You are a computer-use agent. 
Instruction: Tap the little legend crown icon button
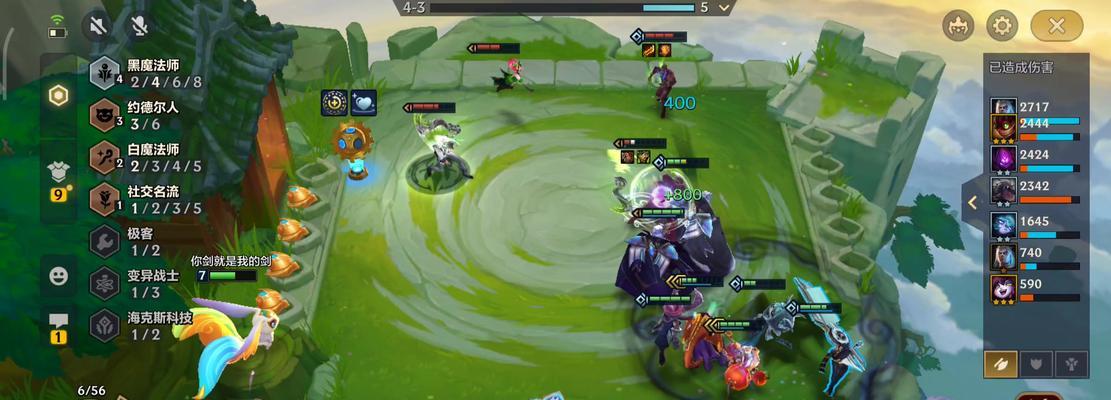click(958, 25)
